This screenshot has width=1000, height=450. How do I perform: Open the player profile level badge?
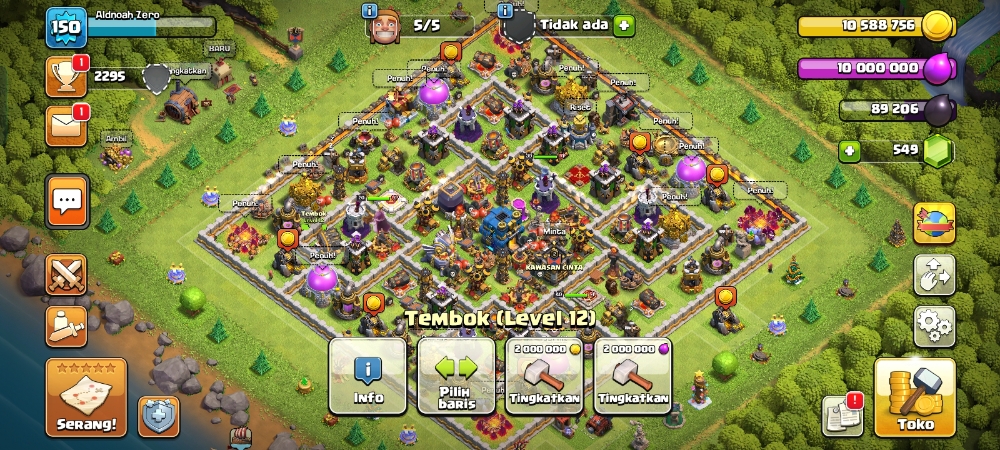pos(66,27)
